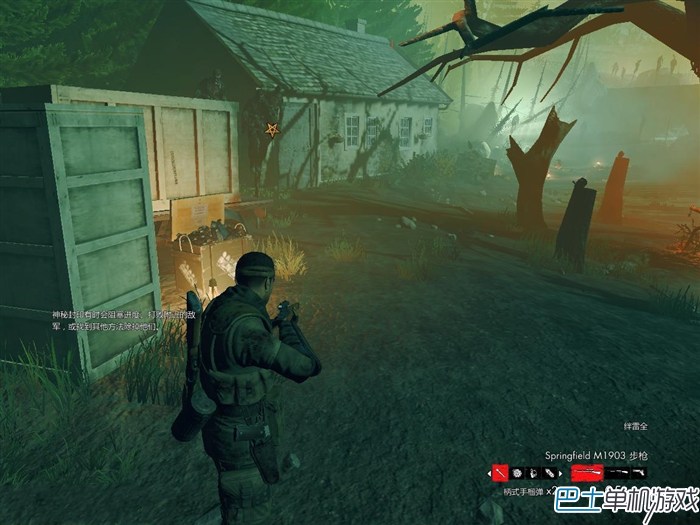The height and width of the screenshot is (525, 700).
Task: Choose the trip mine item slot
Action: pyautogui.click(x=534, y=472)
